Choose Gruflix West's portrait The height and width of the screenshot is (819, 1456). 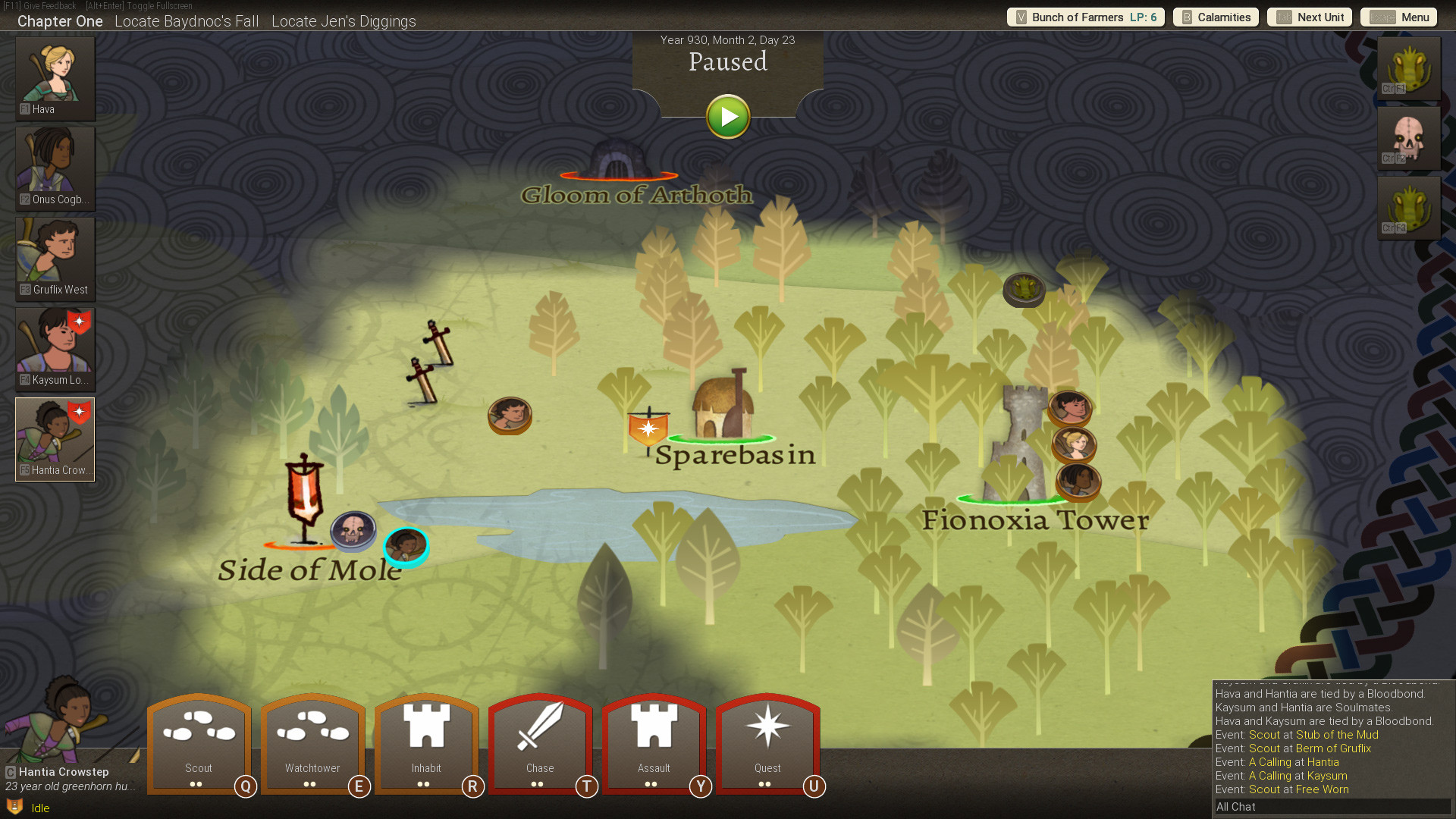pyautogui.click(x=55, y=259)
